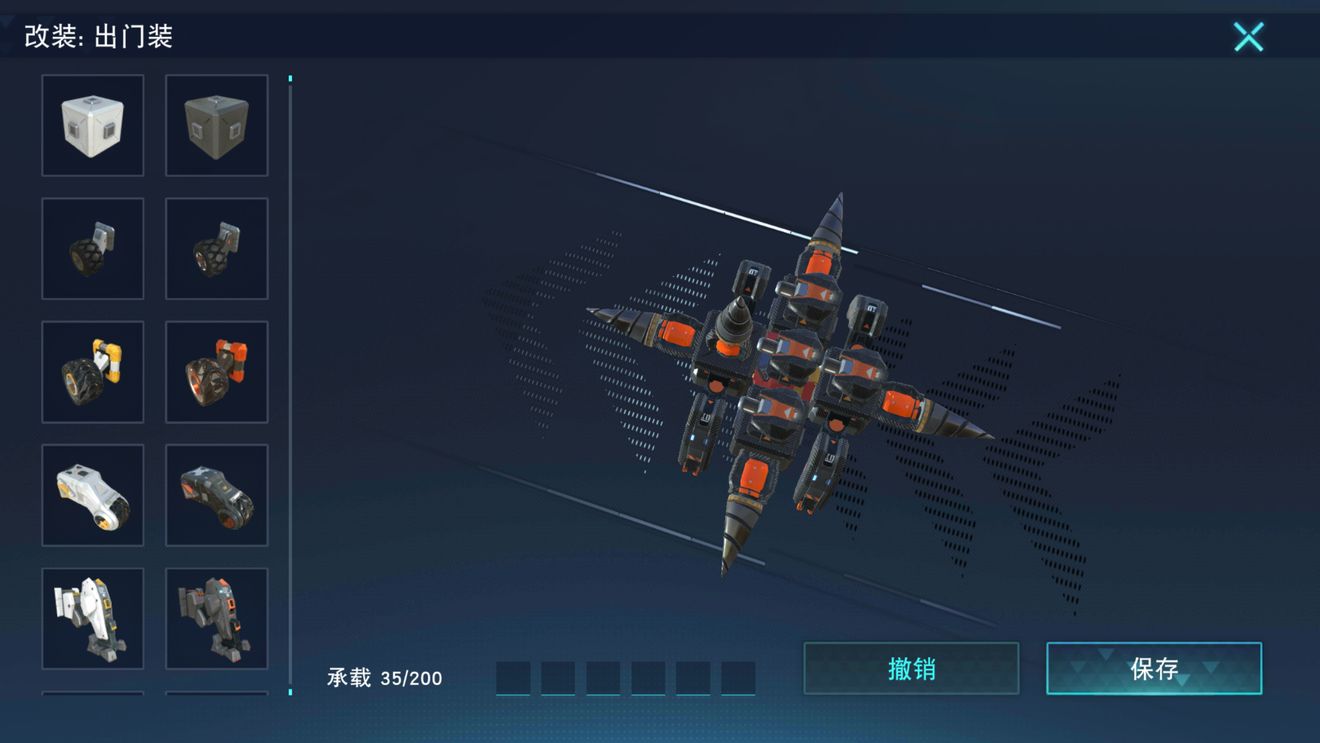This screenshot has height=743, width=1320.
Task: Close the 改装 modification screen
Action: (x=1248, y=36)
